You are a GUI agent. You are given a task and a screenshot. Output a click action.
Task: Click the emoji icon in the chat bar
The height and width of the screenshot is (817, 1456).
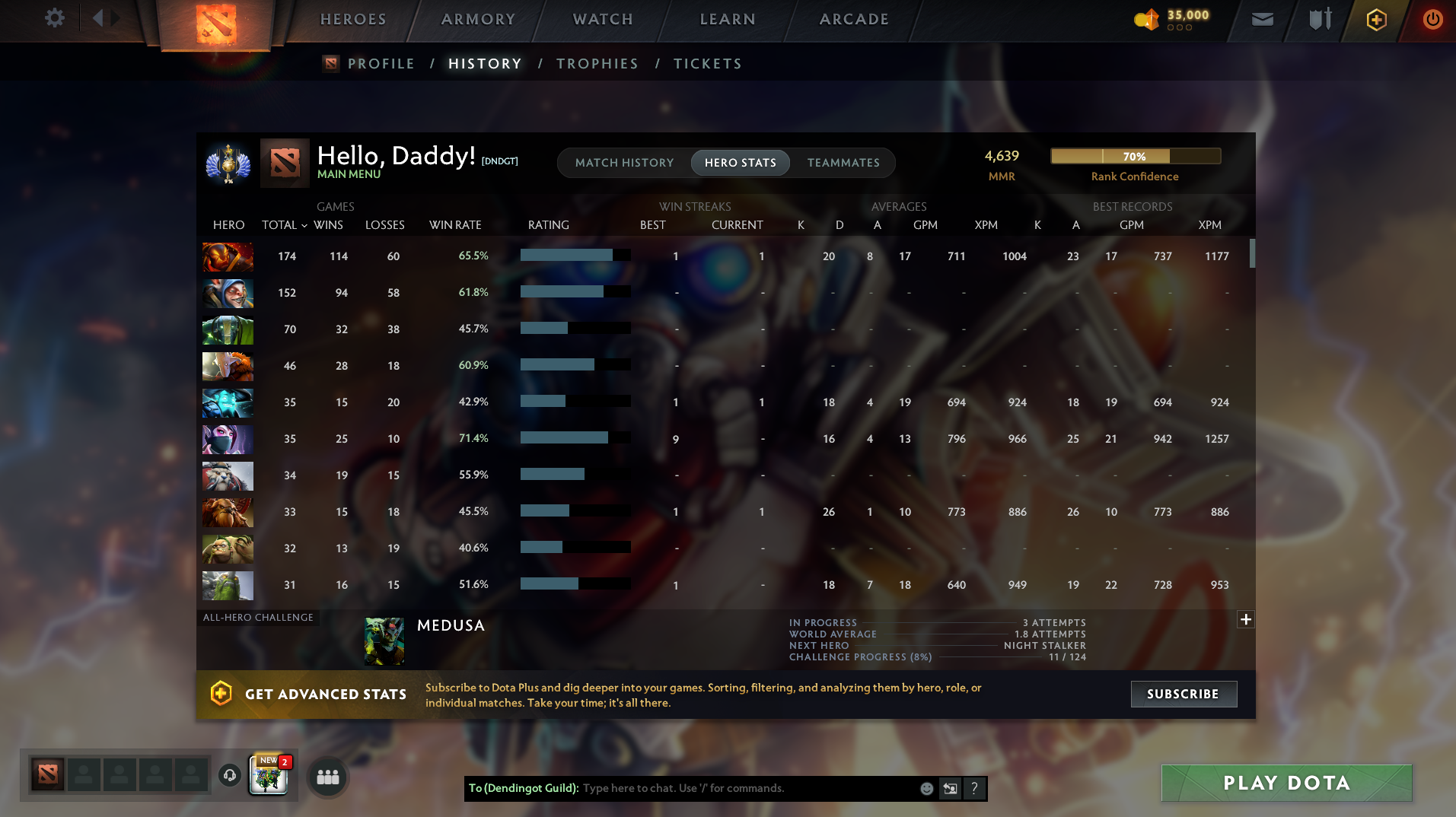[926, 789]
